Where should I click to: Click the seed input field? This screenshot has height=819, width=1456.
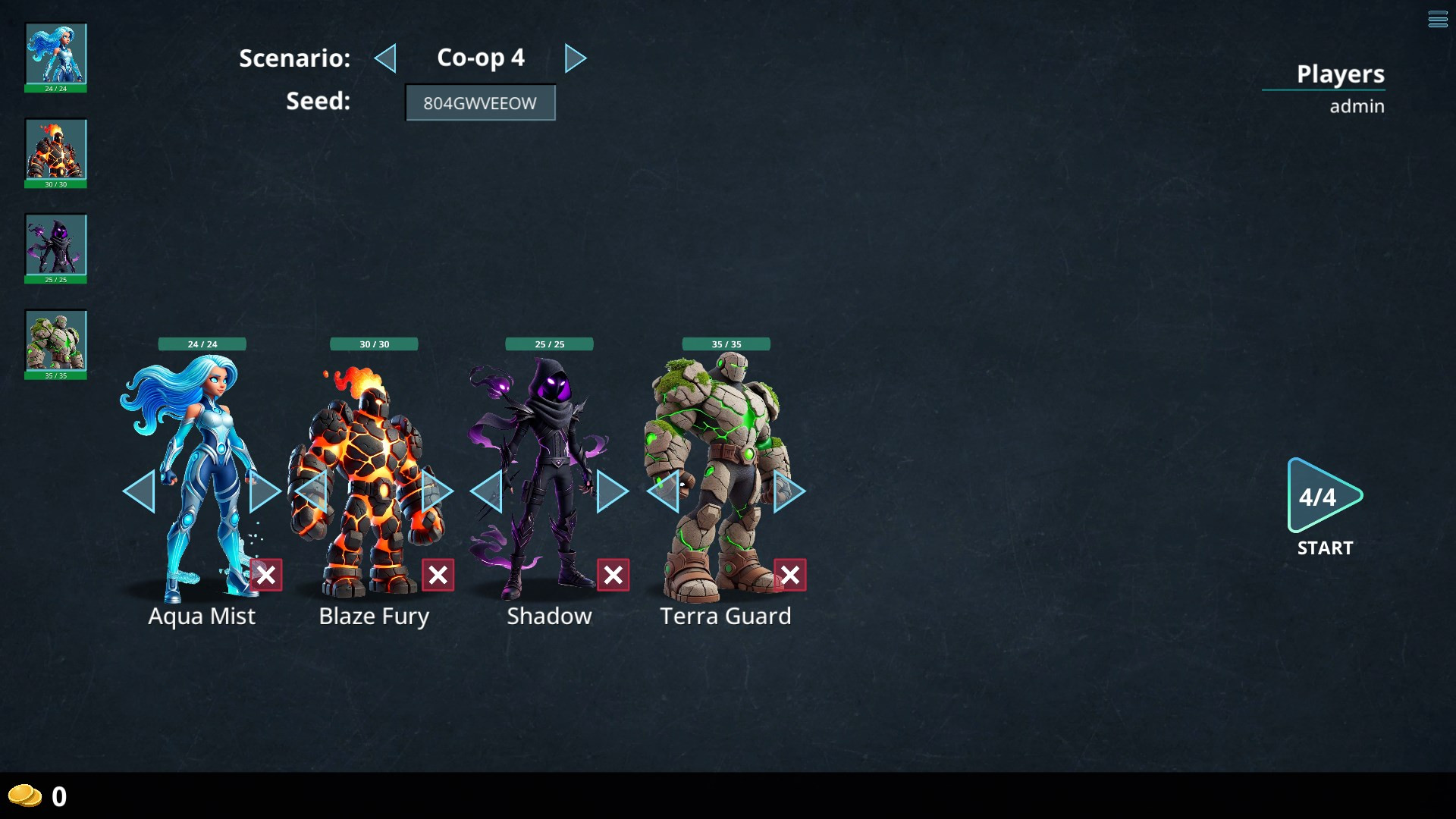tap(480, 103)
